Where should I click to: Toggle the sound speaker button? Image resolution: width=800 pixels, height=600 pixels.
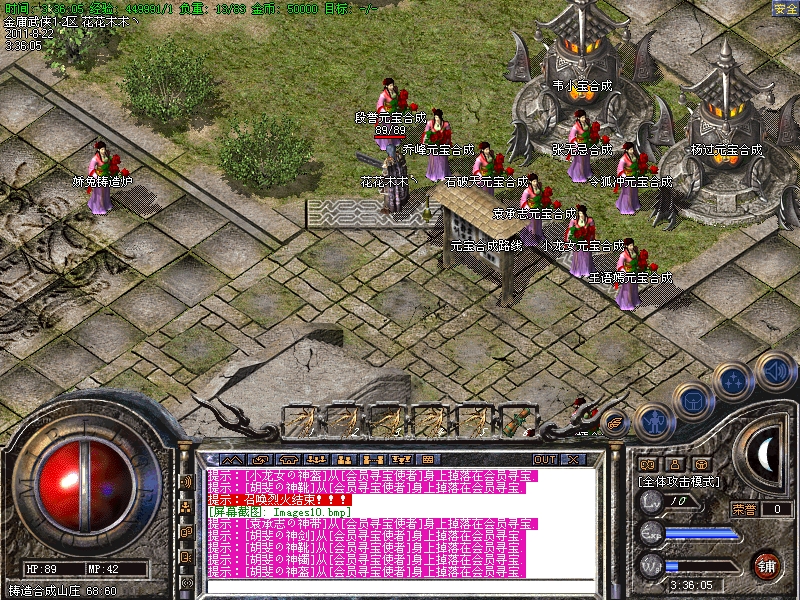pos(775,369)
